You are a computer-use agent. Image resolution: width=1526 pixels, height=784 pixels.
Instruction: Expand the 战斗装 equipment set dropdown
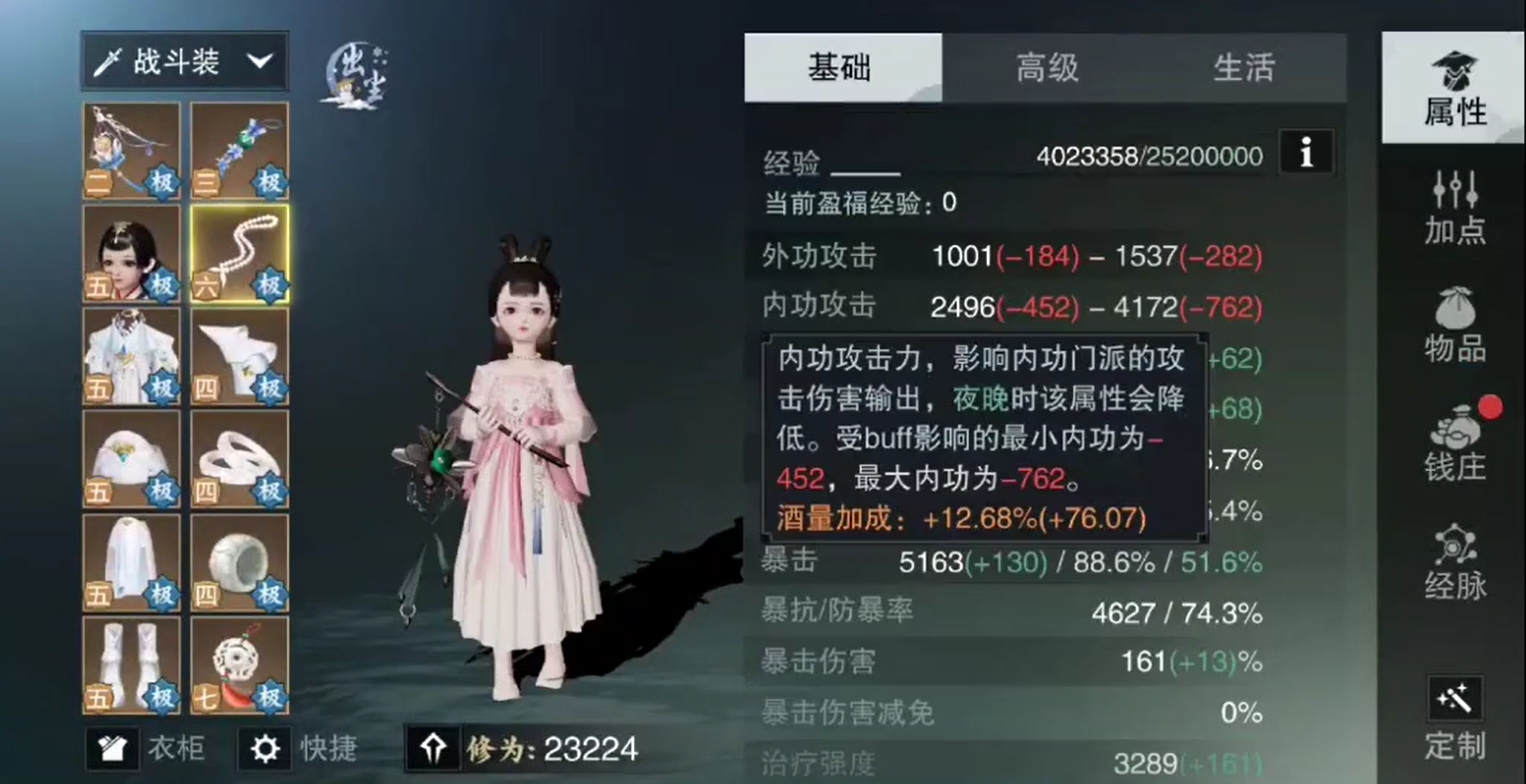184,60
